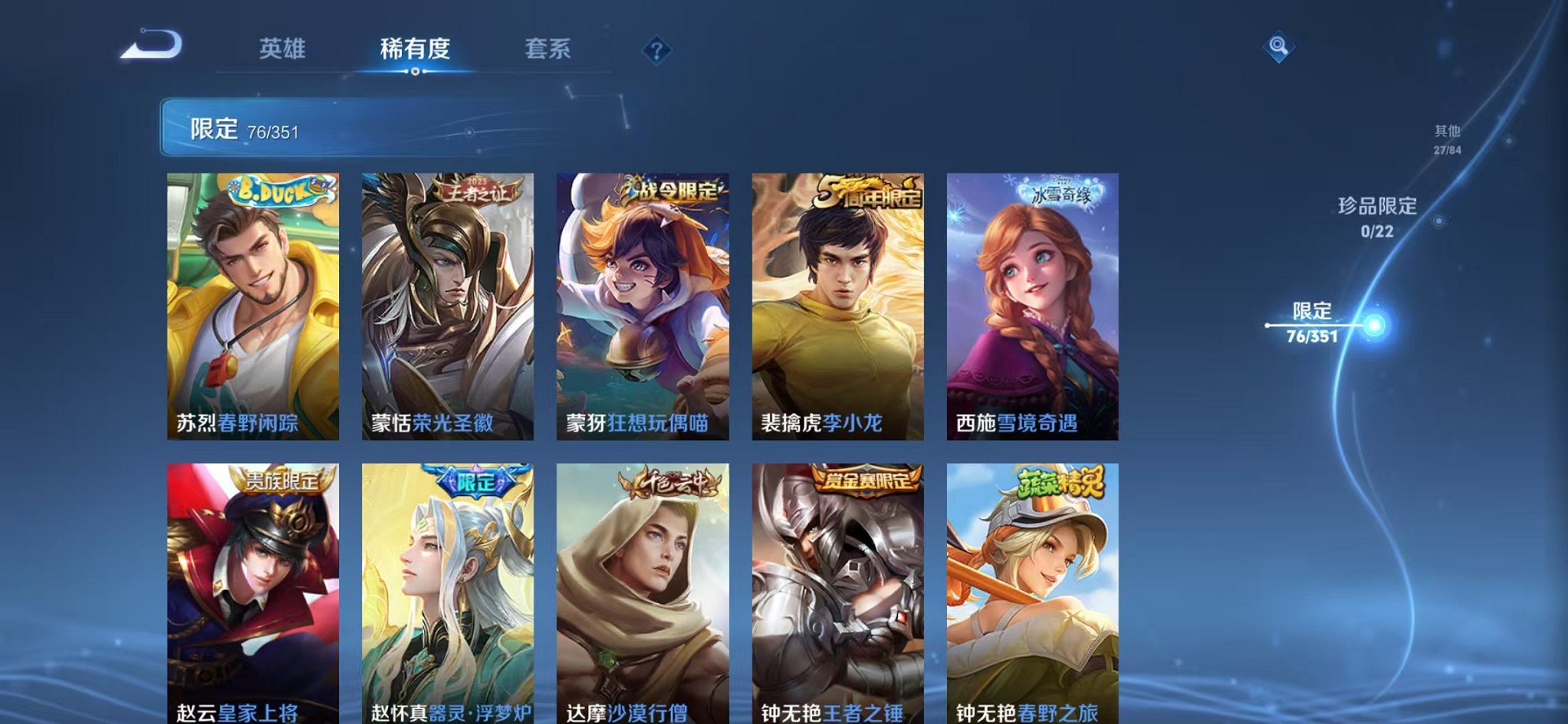
Task: Switch to the 套系 tab
Action: point(549,49)
